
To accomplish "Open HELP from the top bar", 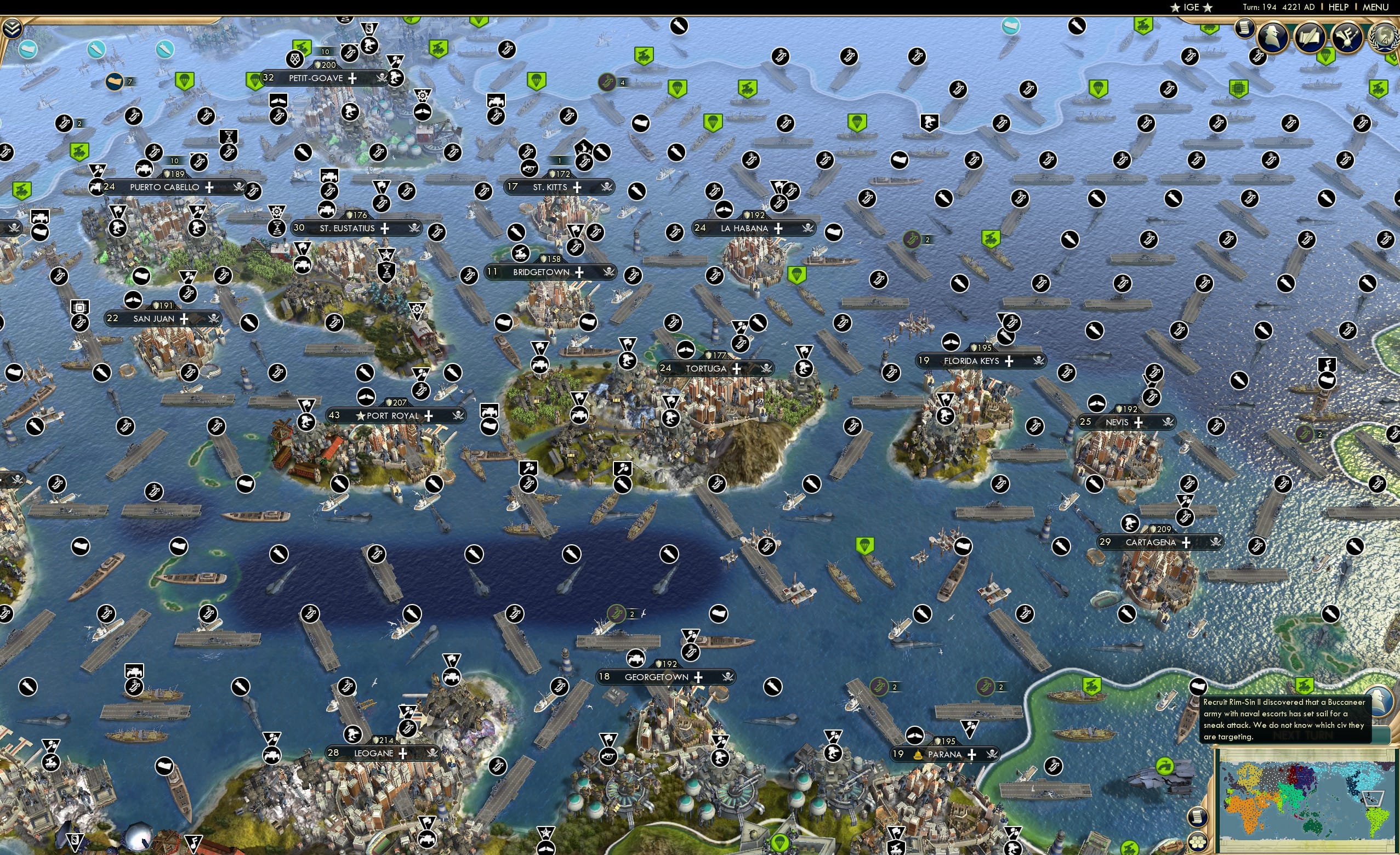I will (1339, 7).
